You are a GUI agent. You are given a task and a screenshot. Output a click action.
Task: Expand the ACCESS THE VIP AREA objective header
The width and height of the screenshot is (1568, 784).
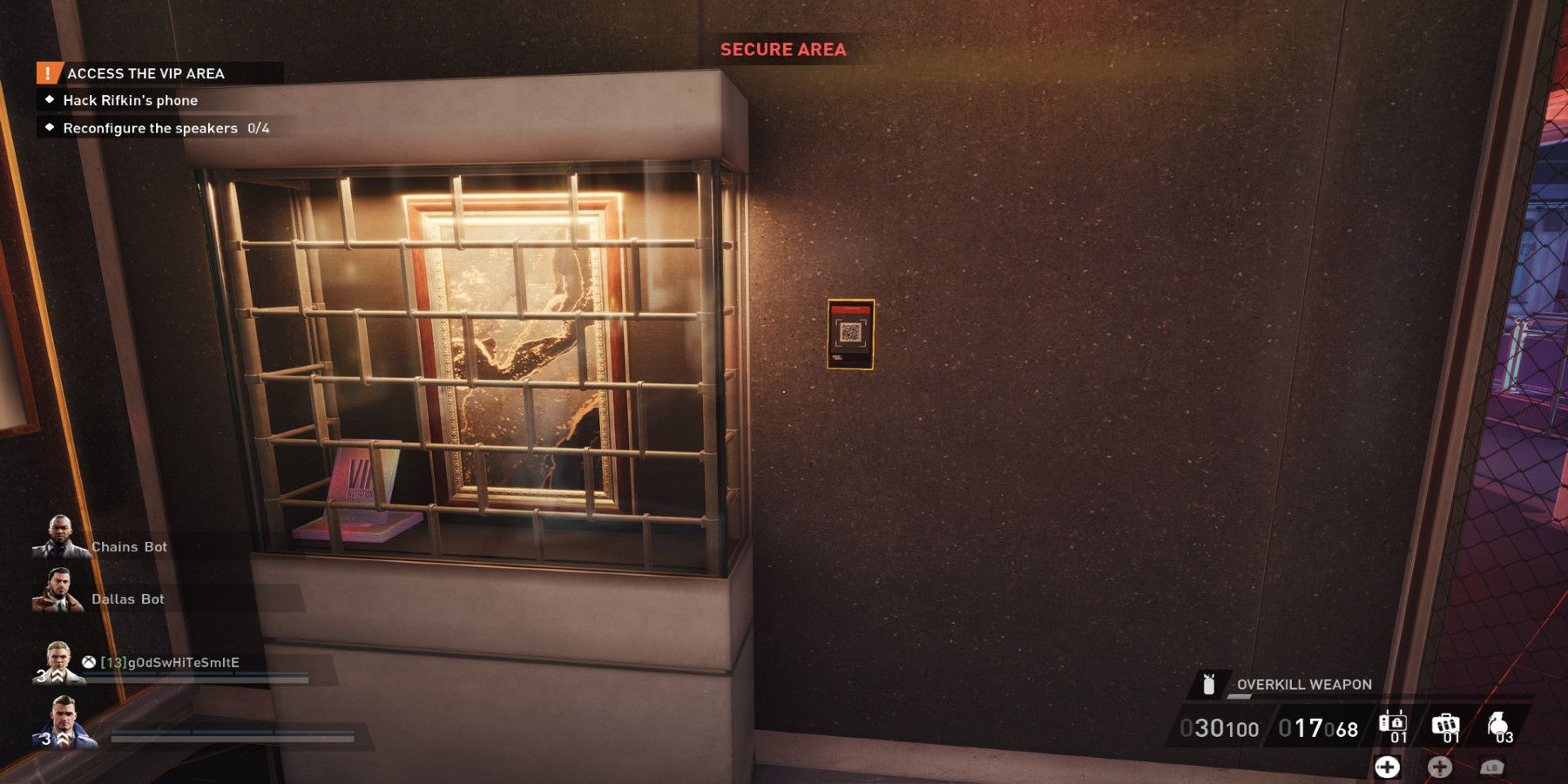pyautogui.click(x=144, y=74)
